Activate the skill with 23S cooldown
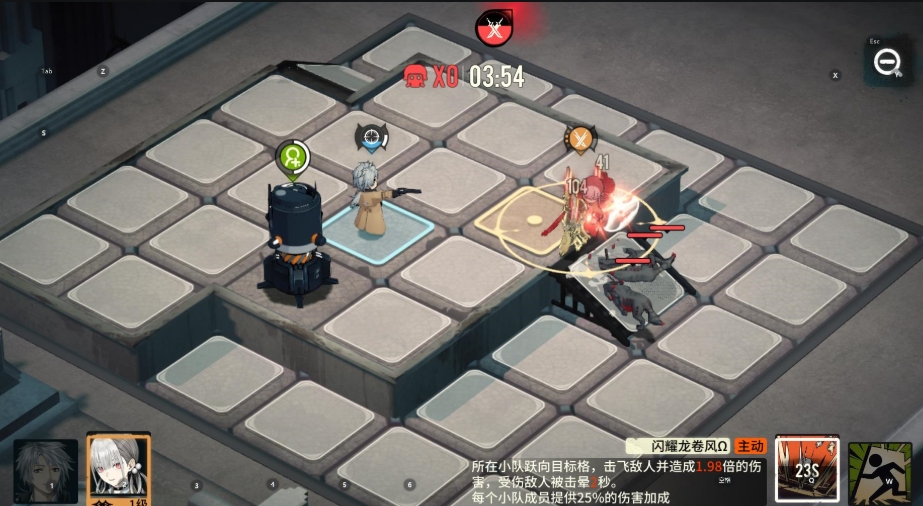The width and height of the screenshot is (923, 506). point(806,468)
